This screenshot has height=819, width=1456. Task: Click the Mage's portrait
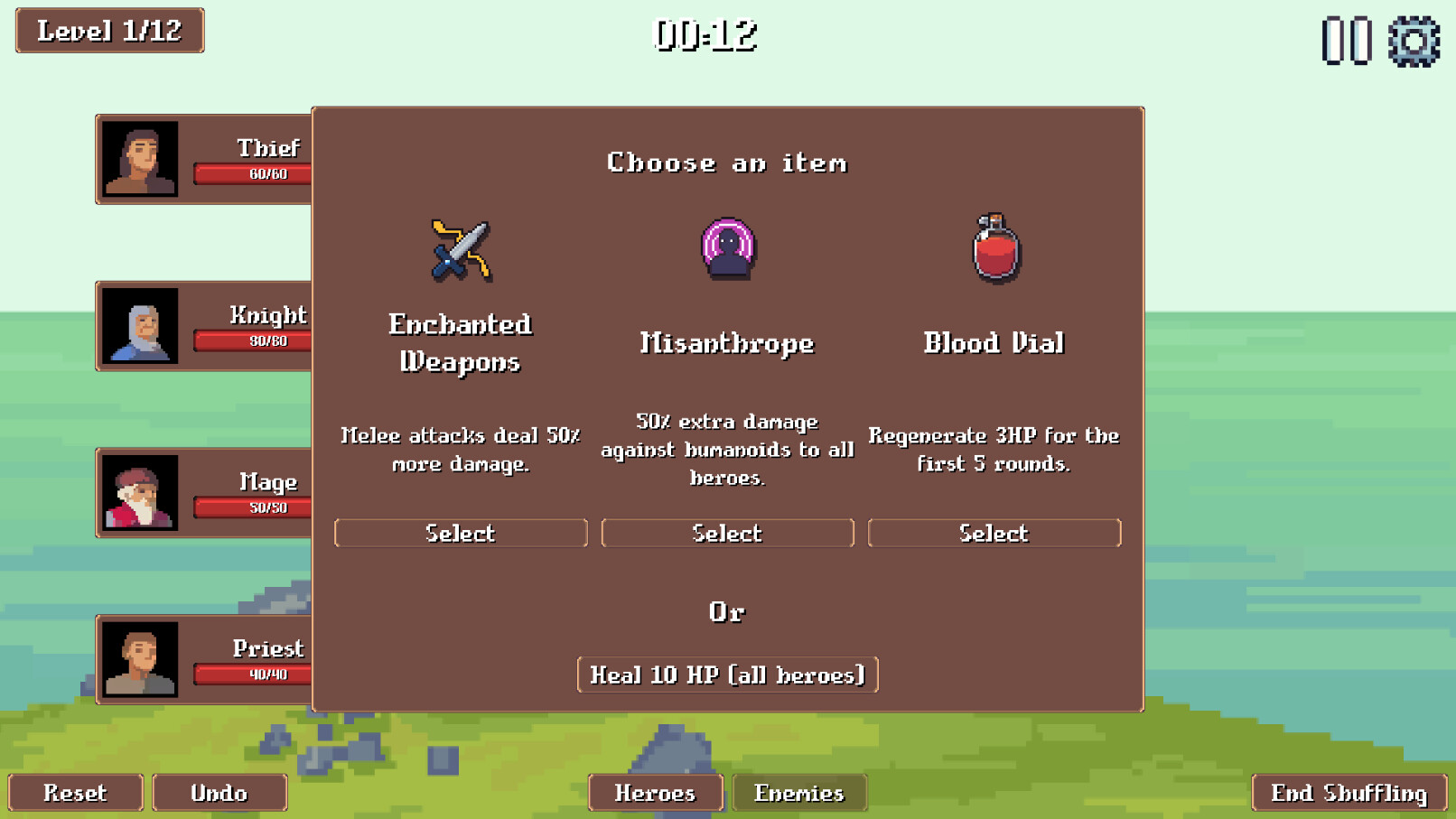141,493
